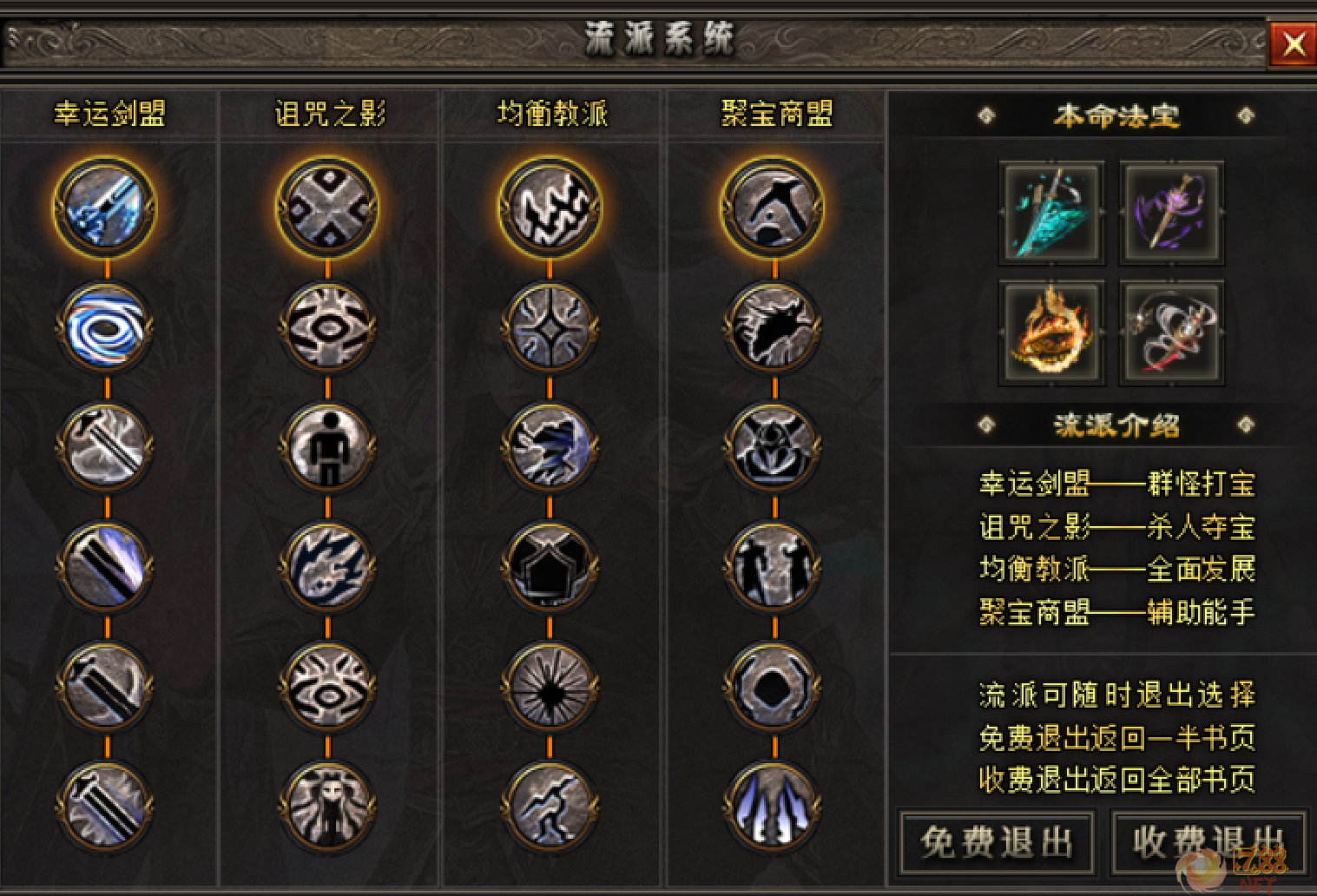Image resolution: width=1317 pixels, height=896 pixels.
Task: Click the top rune skill of 诅咒之影
Action: pyautogui.click(x=328, y=206)
